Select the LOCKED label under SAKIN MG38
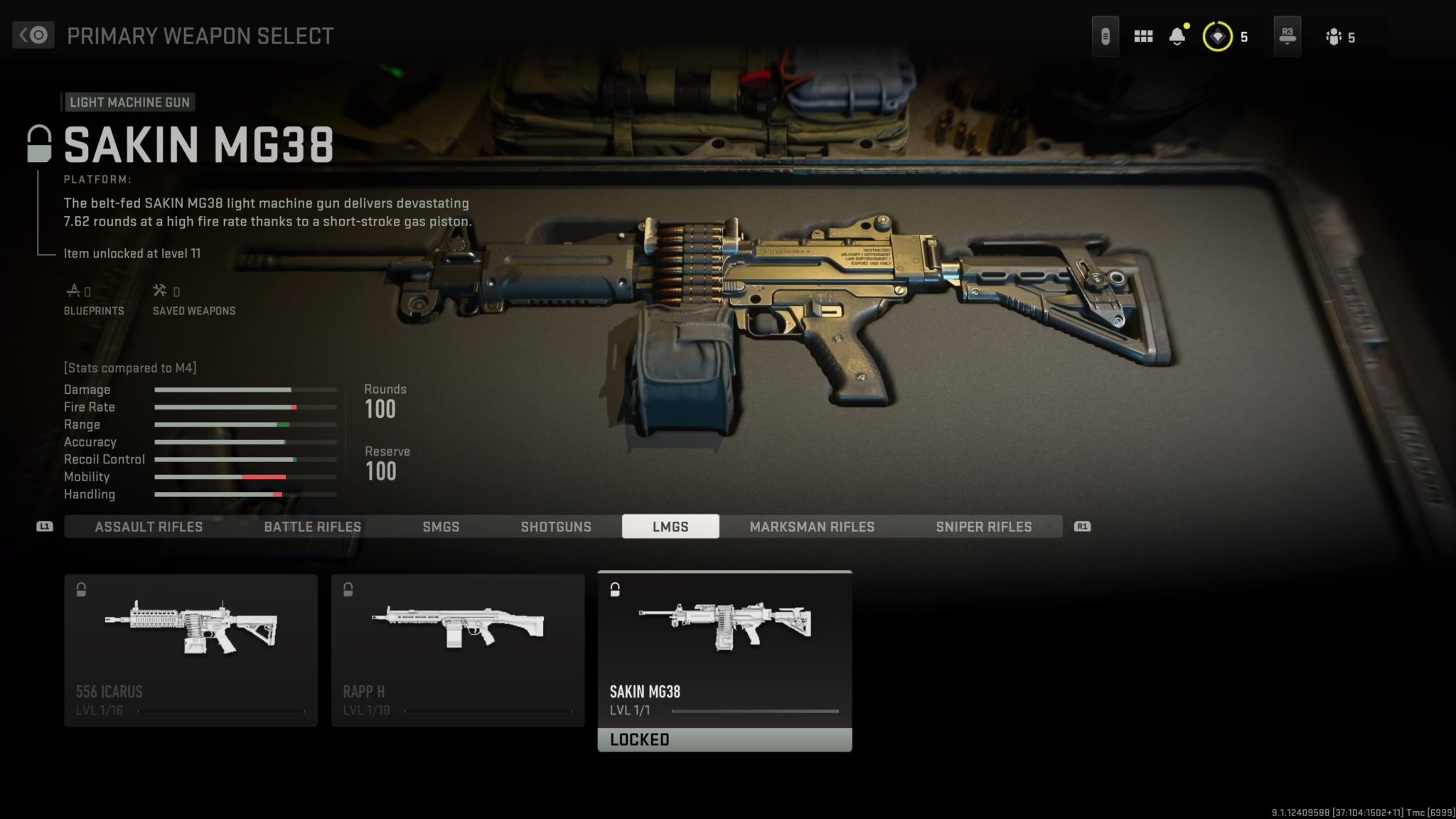Viewport: 1456px width, 819px height. 724,739
